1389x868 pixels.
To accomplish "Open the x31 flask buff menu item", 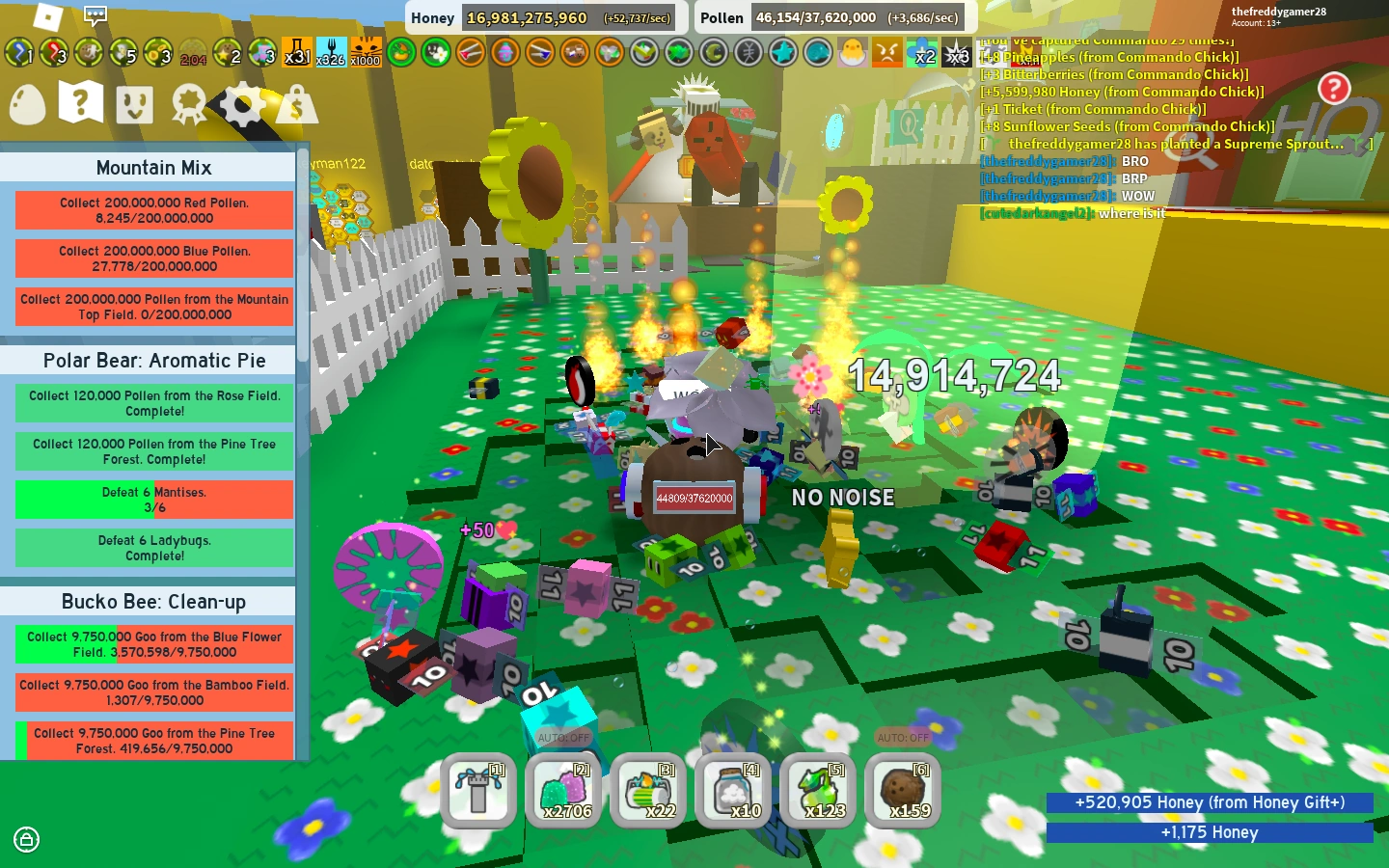I will (297, 58).
